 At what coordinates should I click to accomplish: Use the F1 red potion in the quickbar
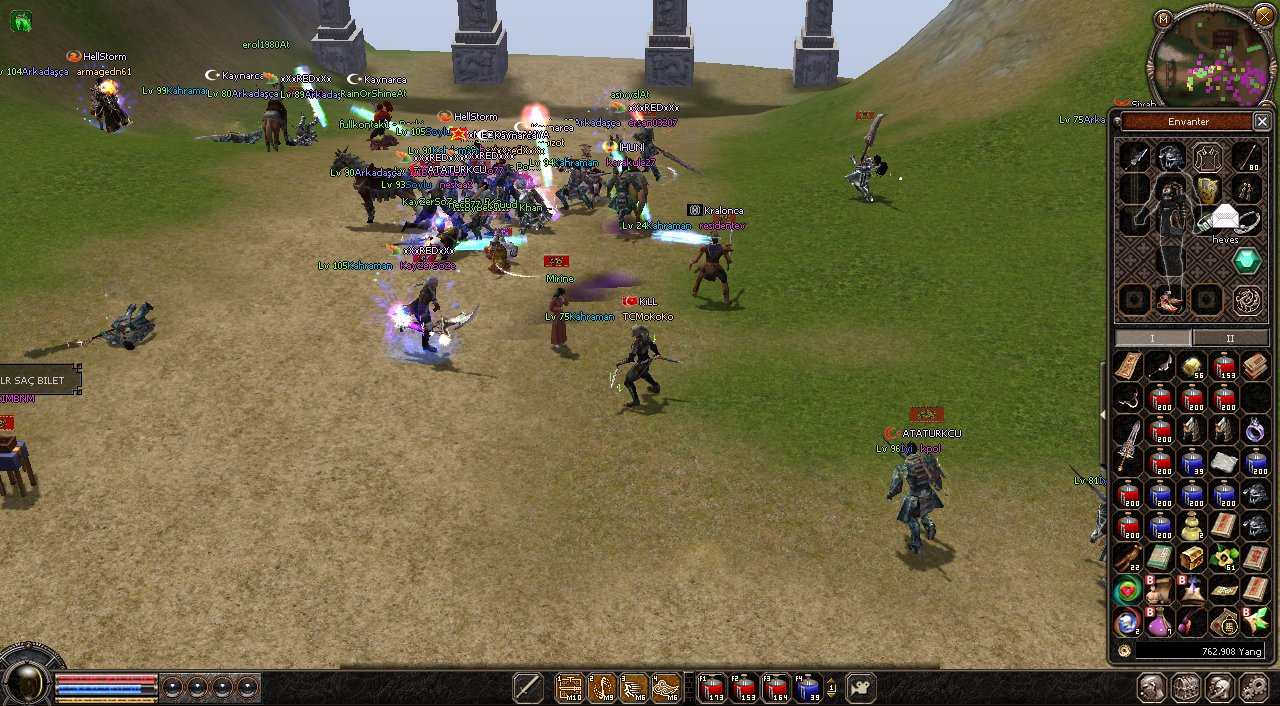(x=711, y=687)
